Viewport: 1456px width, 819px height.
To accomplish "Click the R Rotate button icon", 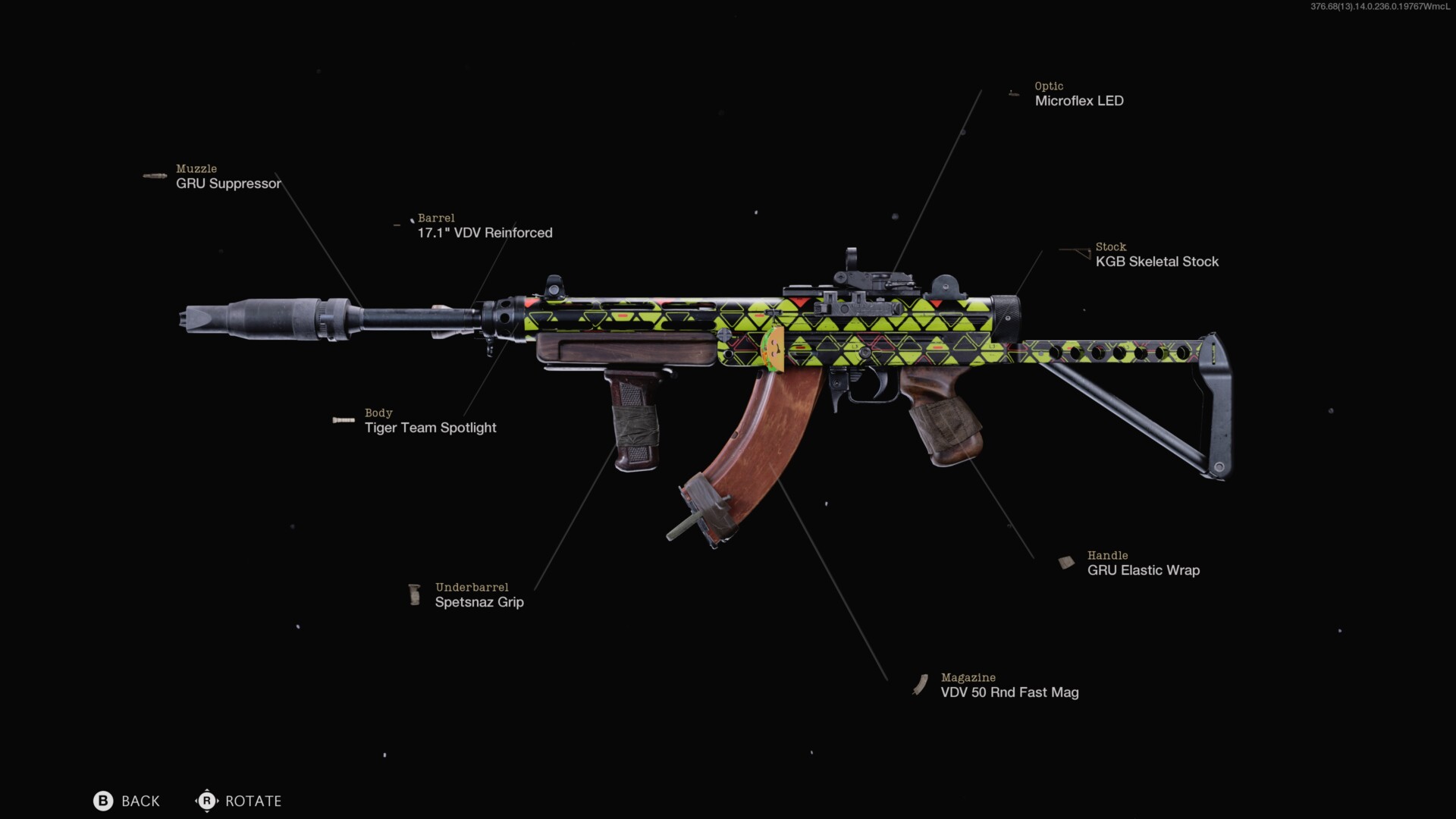I will [206, 801].
